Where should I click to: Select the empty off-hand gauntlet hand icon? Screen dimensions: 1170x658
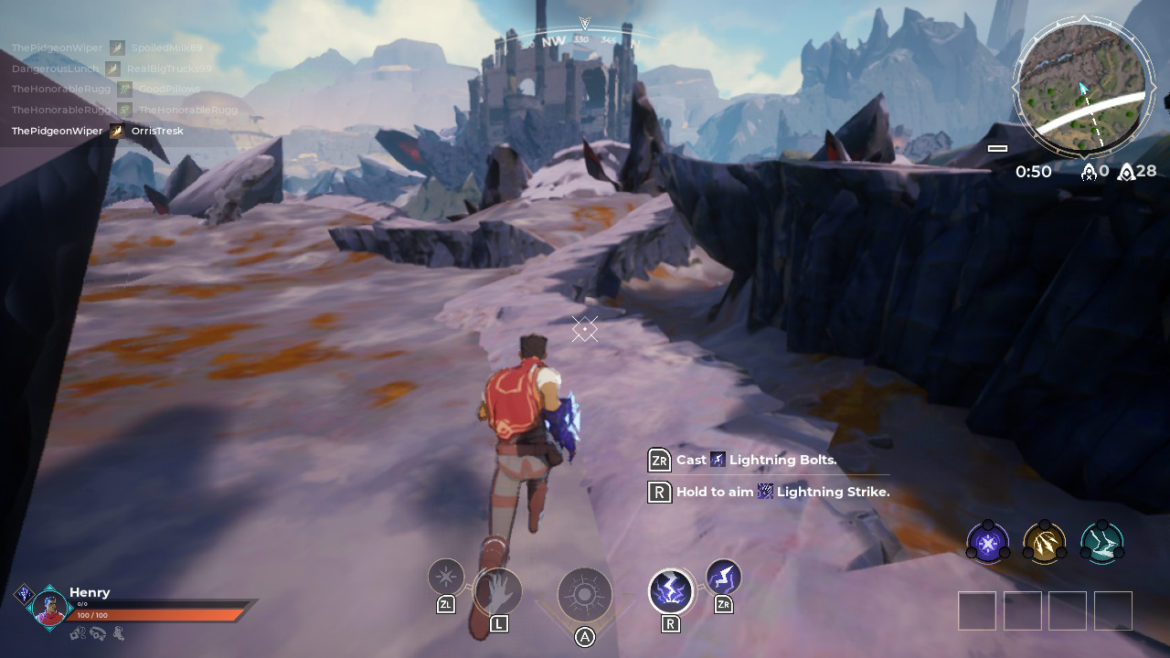[497, 590]
